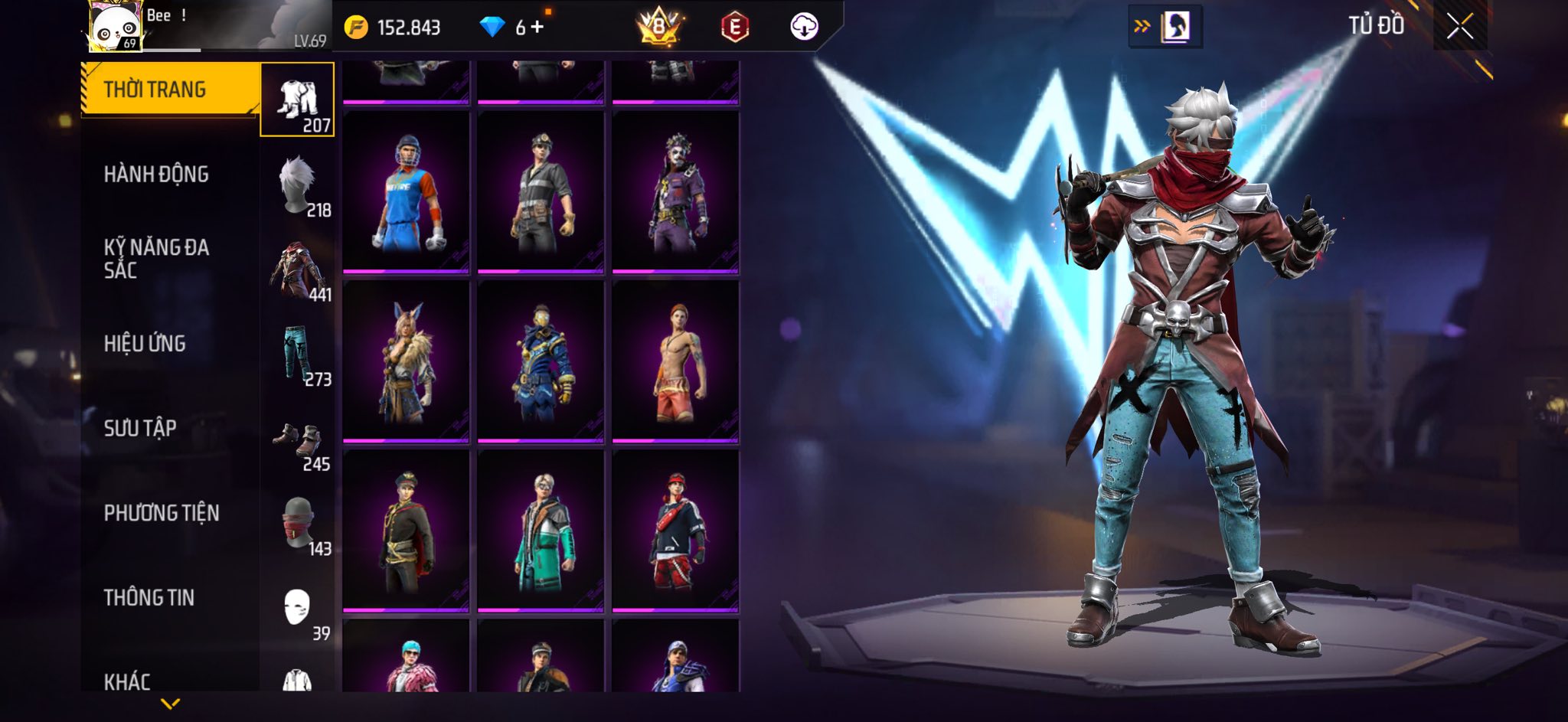Switch to Phương Tiện tab
The width and height of the screenshot is (1568, 722).
point(162,513)
